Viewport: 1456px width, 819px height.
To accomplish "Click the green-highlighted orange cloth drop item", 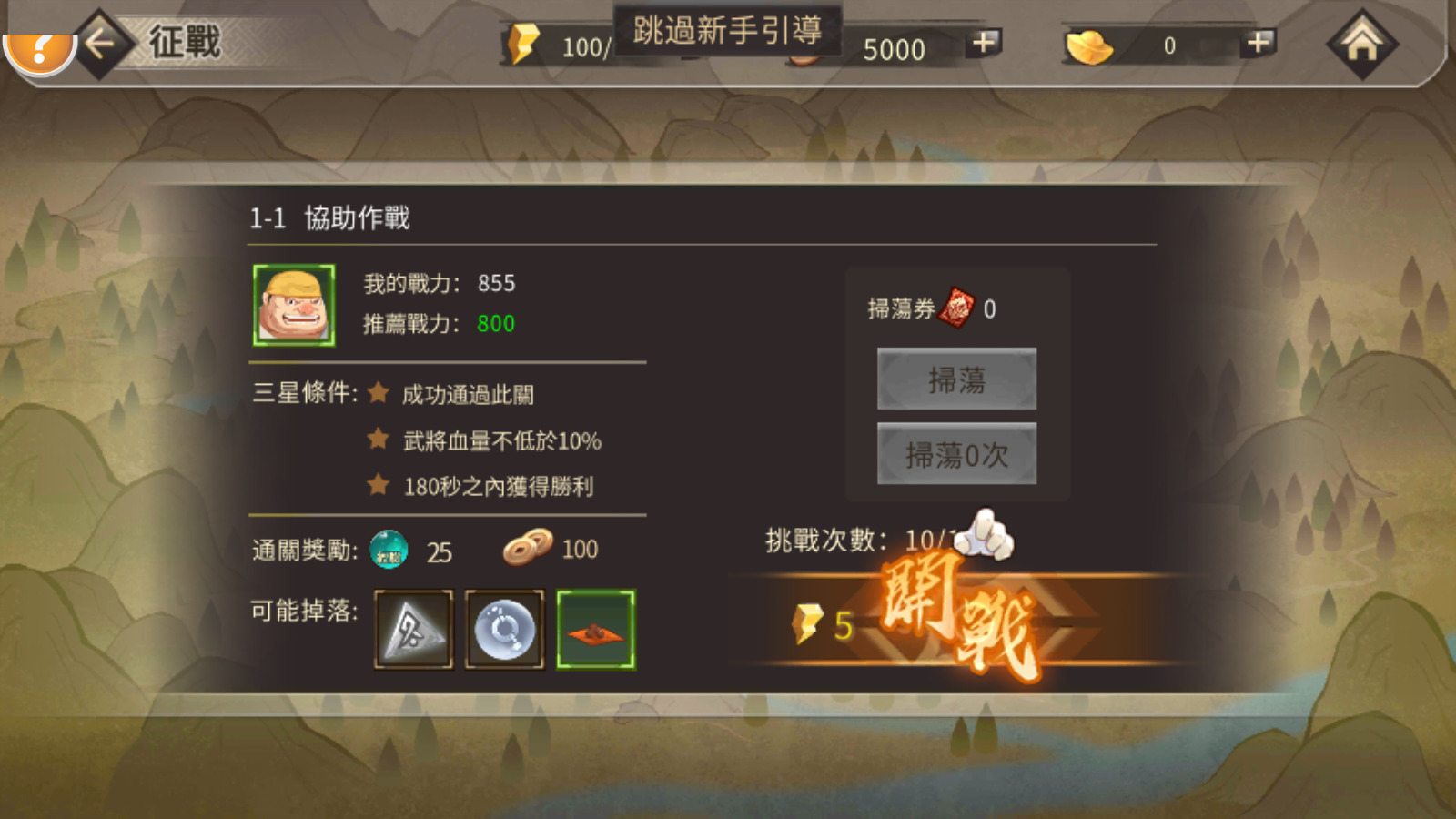I will pyautogui.click(x=596, y=630).
